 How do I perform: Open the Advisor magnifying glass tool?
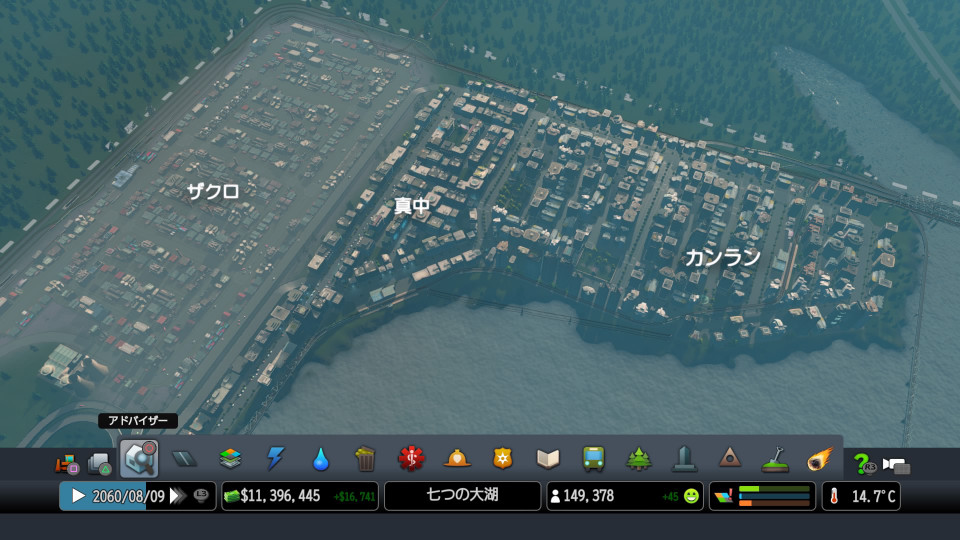click(138, 459)
